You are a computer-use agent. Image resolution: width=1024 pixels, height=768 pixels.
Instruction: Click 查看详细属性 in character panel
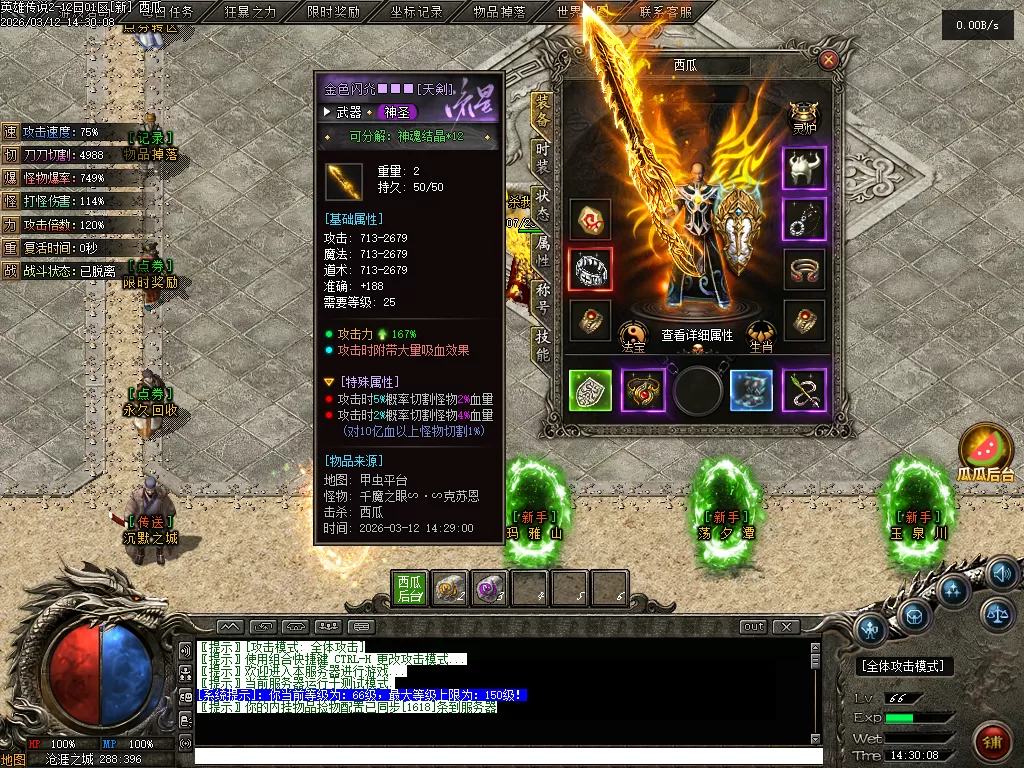click(x=697, y=336)
